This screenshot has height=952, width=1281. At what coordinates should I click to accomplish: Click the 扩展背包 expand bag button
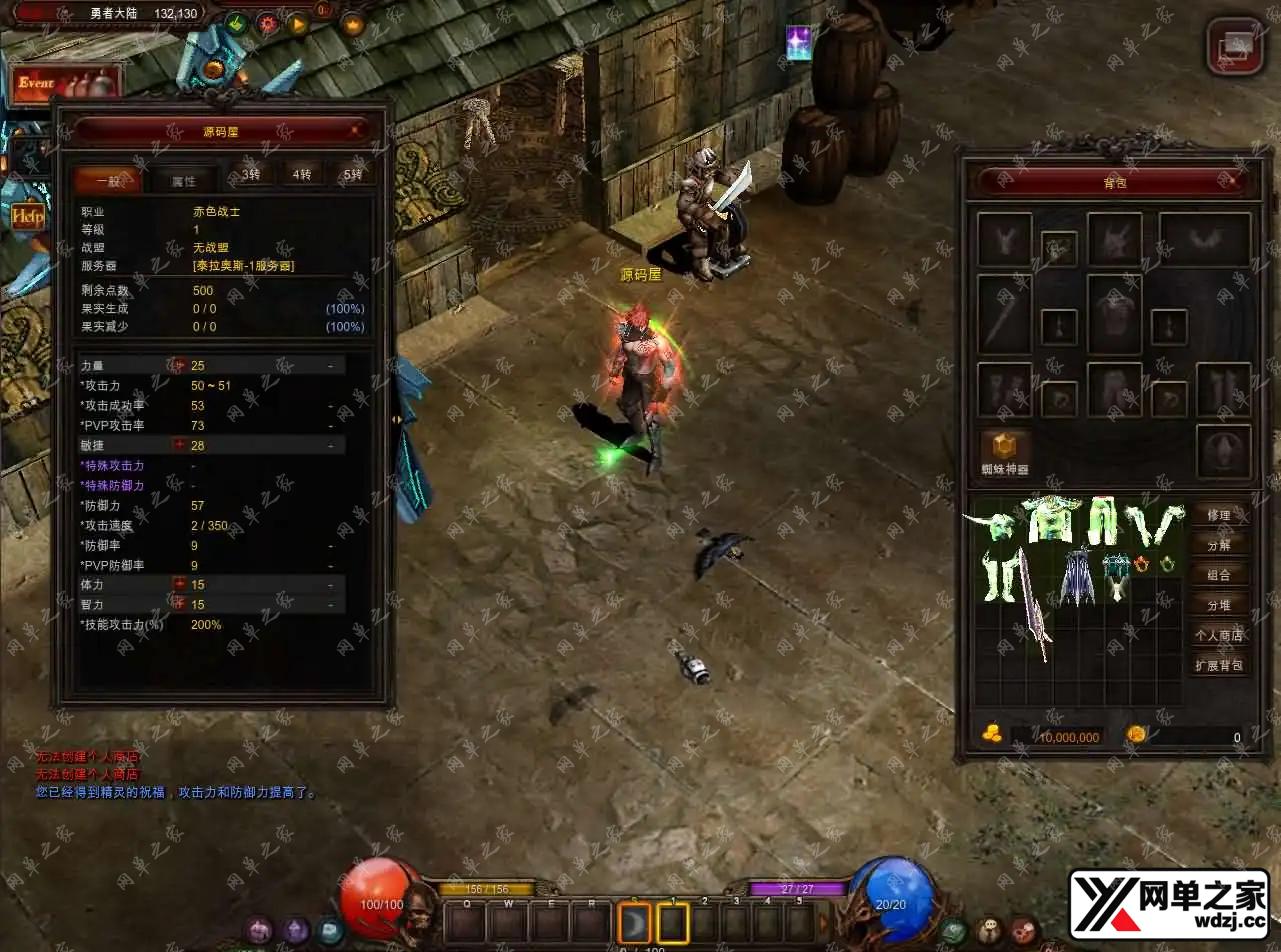click(x=1219, y=665)
